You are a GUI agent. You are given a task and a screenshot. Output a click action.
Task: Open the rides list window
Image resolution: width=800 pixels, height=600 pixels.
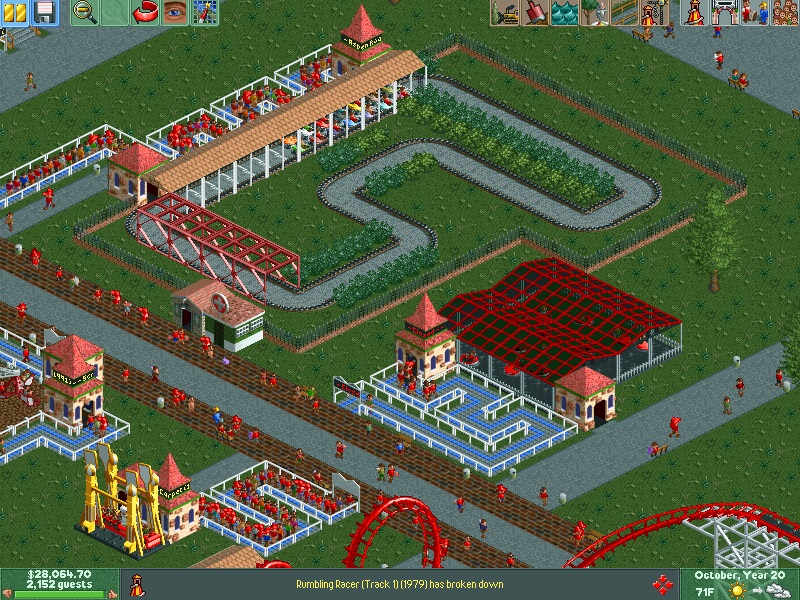pyautogui.click(x=692, y=12)
